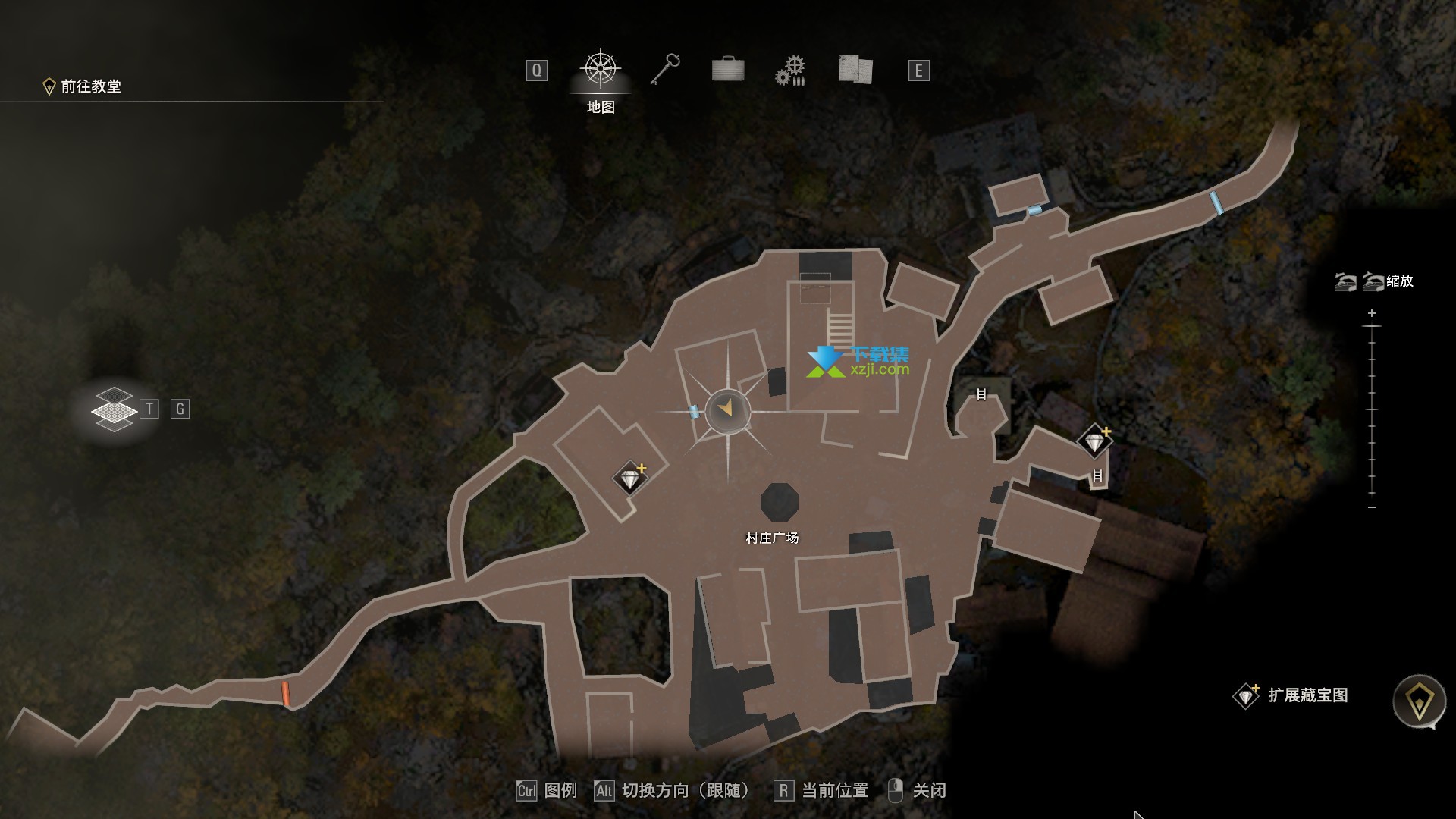Click the minus end of the zoom scale
Screen dimensions: 1456x819
coord(1372,507)
